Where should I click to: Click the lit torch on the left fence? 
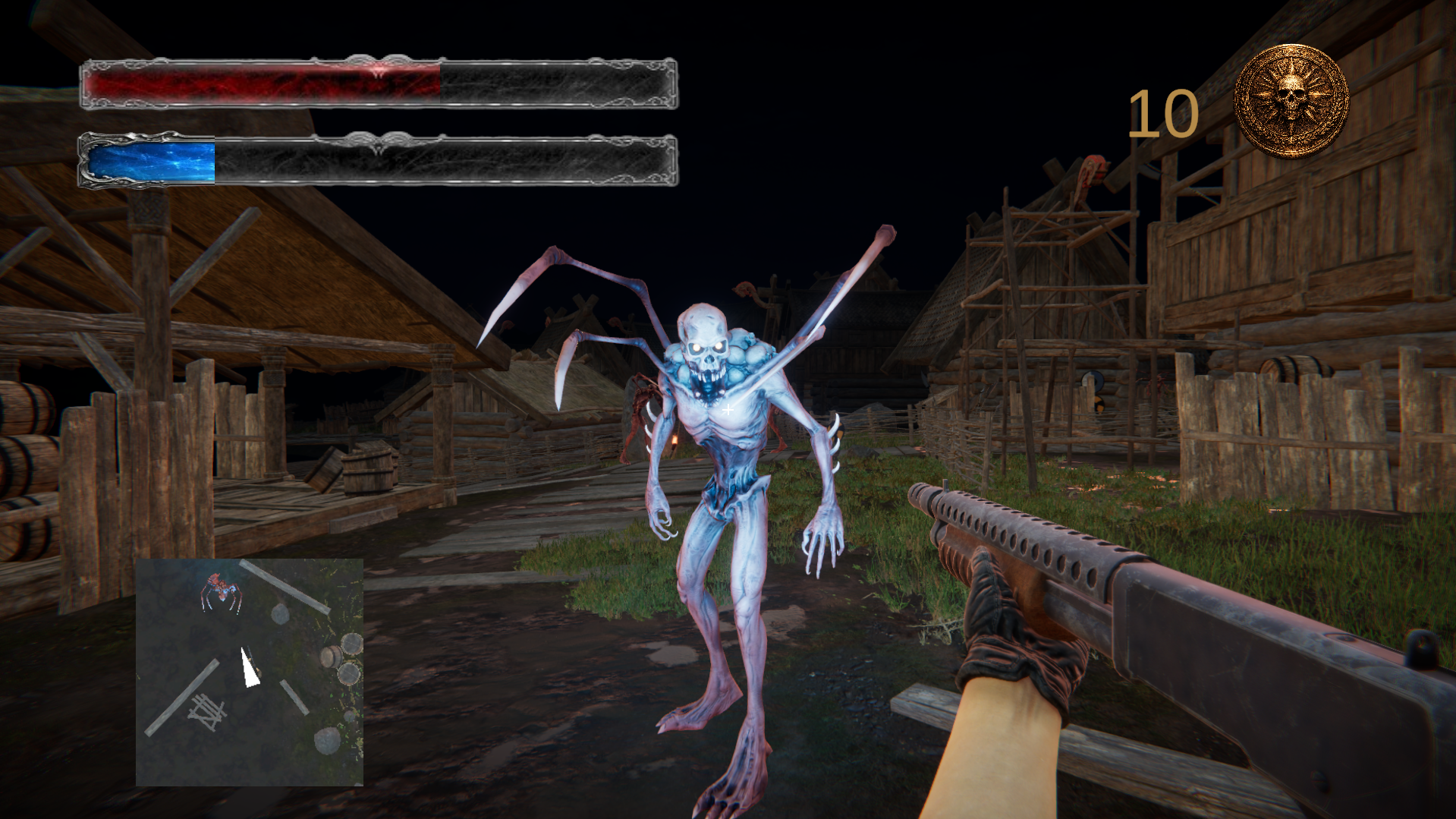[x=675, y=442]
